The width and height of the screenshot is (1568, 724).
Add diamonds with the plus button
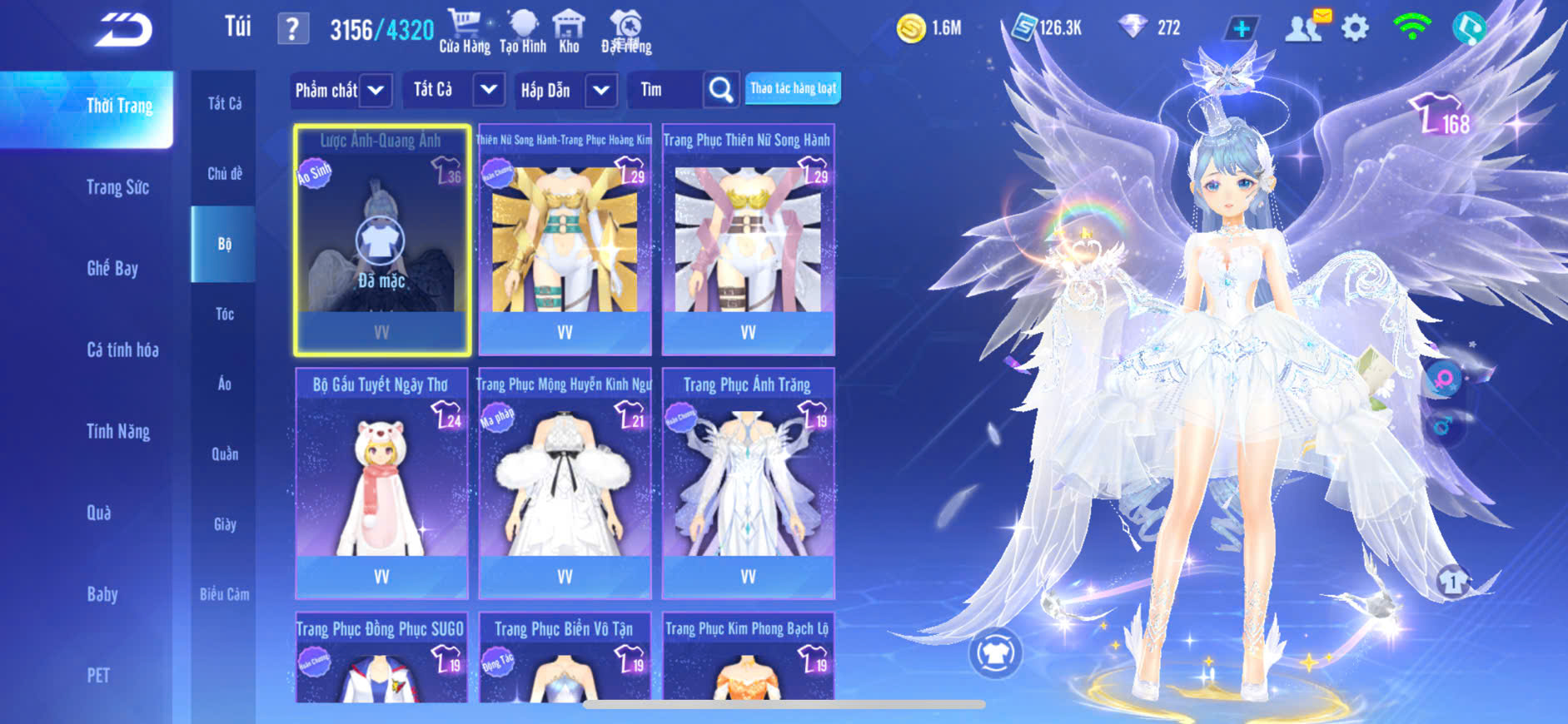[1242, 28]
